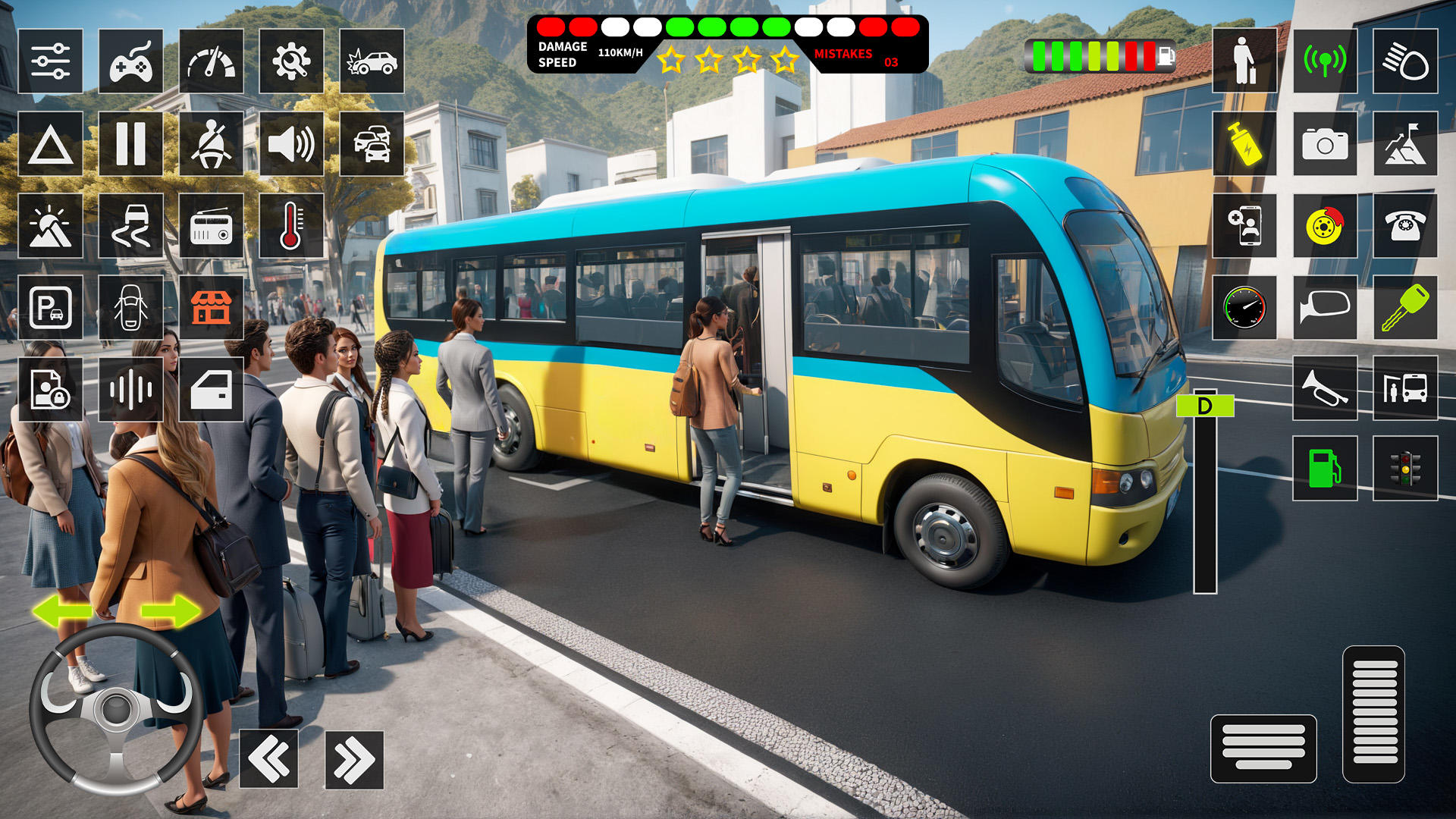This screenshot has height=819, width=1456.
Task: Pause the game
Action: [x=130, y=144]
